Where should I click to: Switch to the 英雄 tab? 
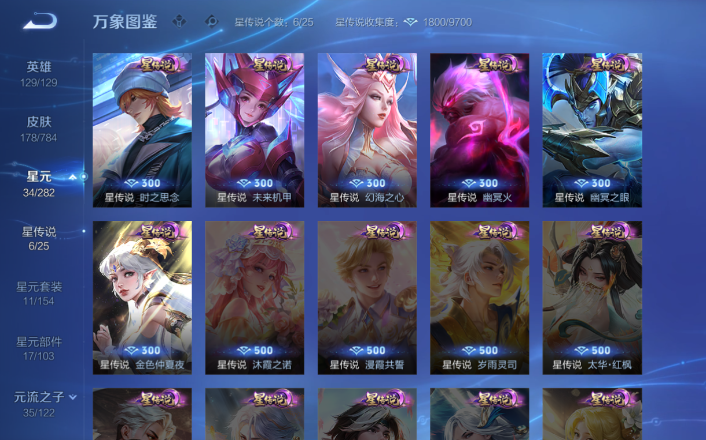pos(39,73)
